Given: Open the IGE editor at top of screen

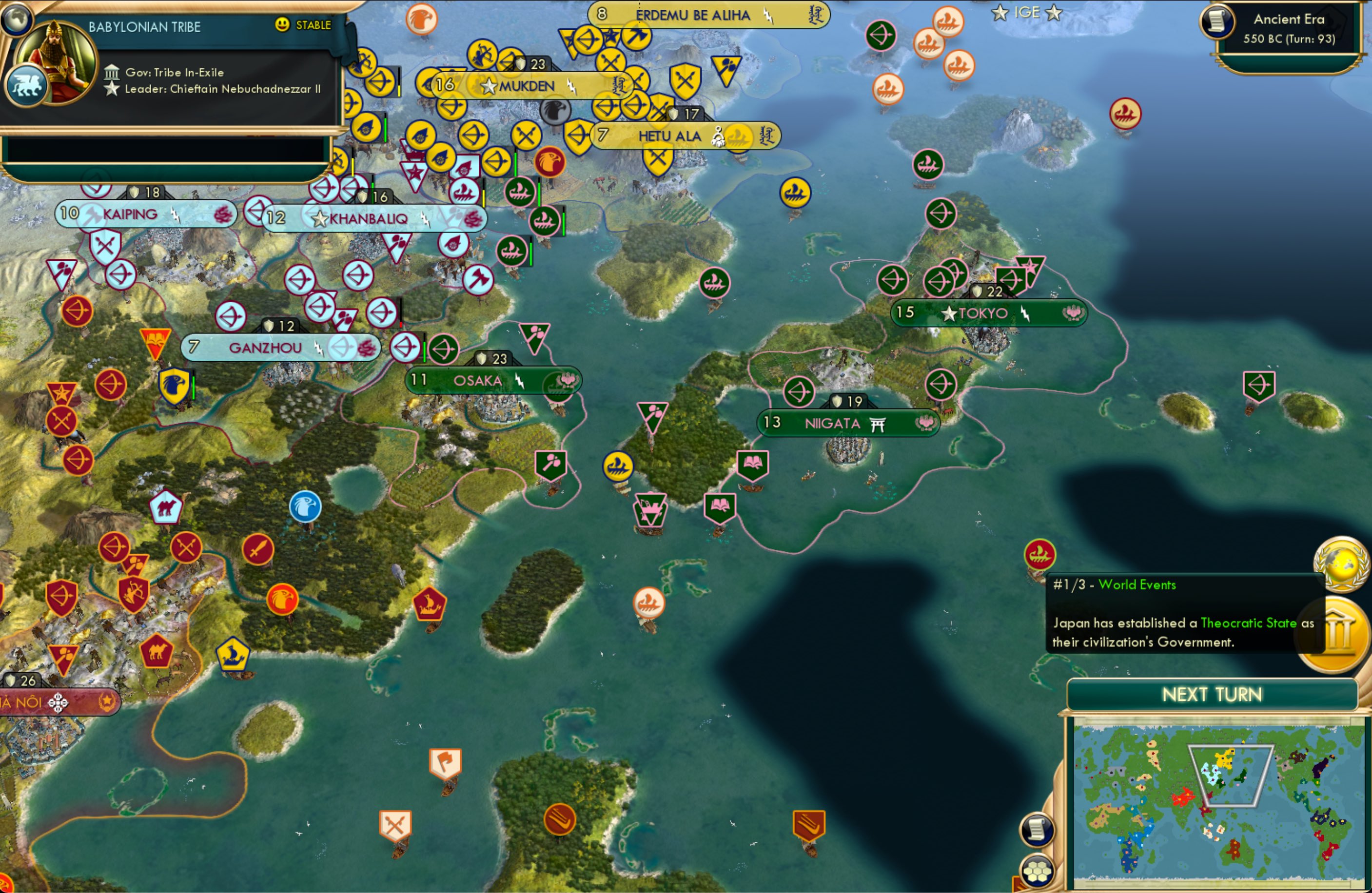Looking at the screenshot, I should click(x=1027, y=13).
